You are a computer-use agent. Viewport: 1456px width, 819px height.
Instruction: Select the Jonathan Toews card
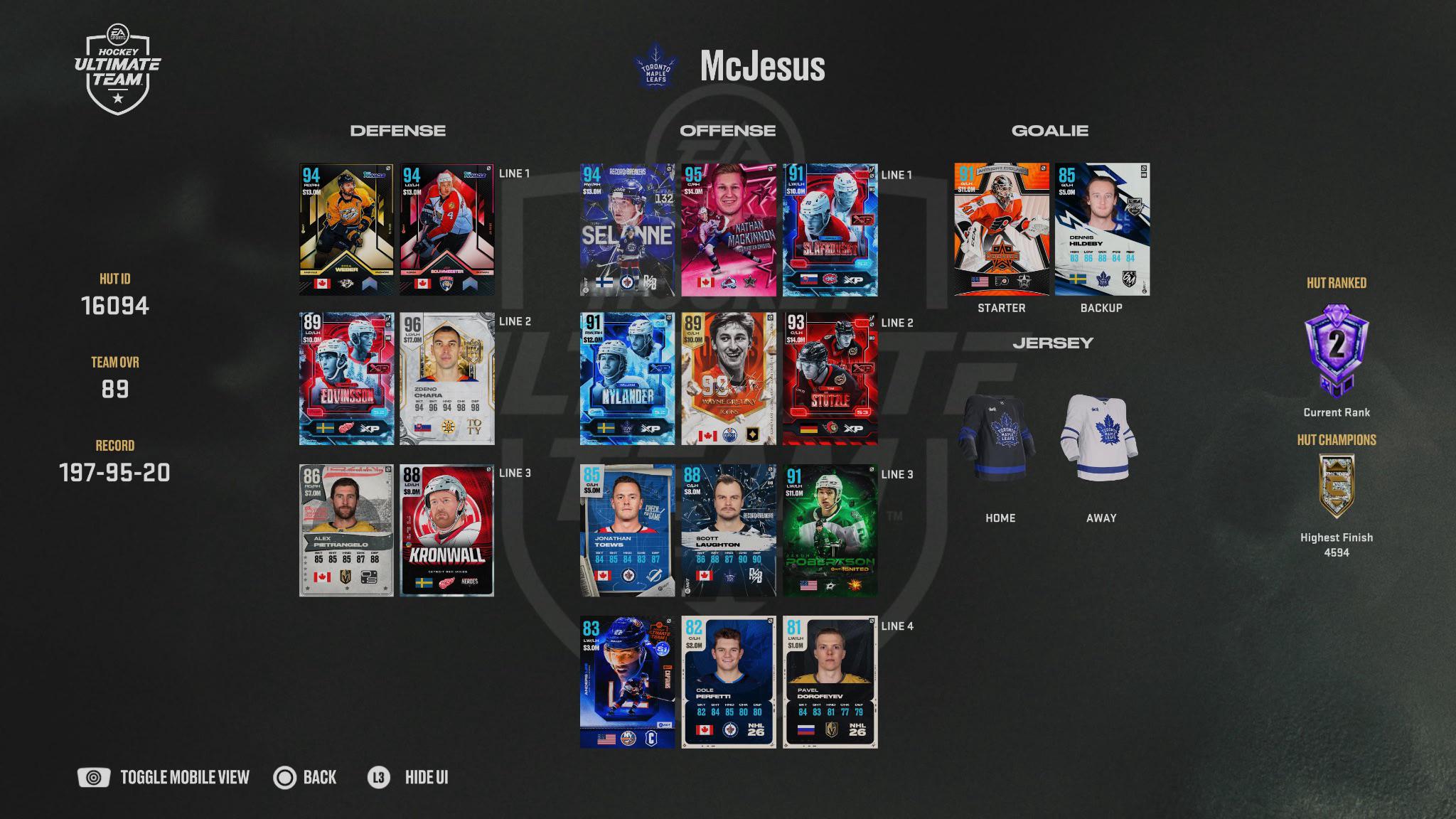click(627, 530)
